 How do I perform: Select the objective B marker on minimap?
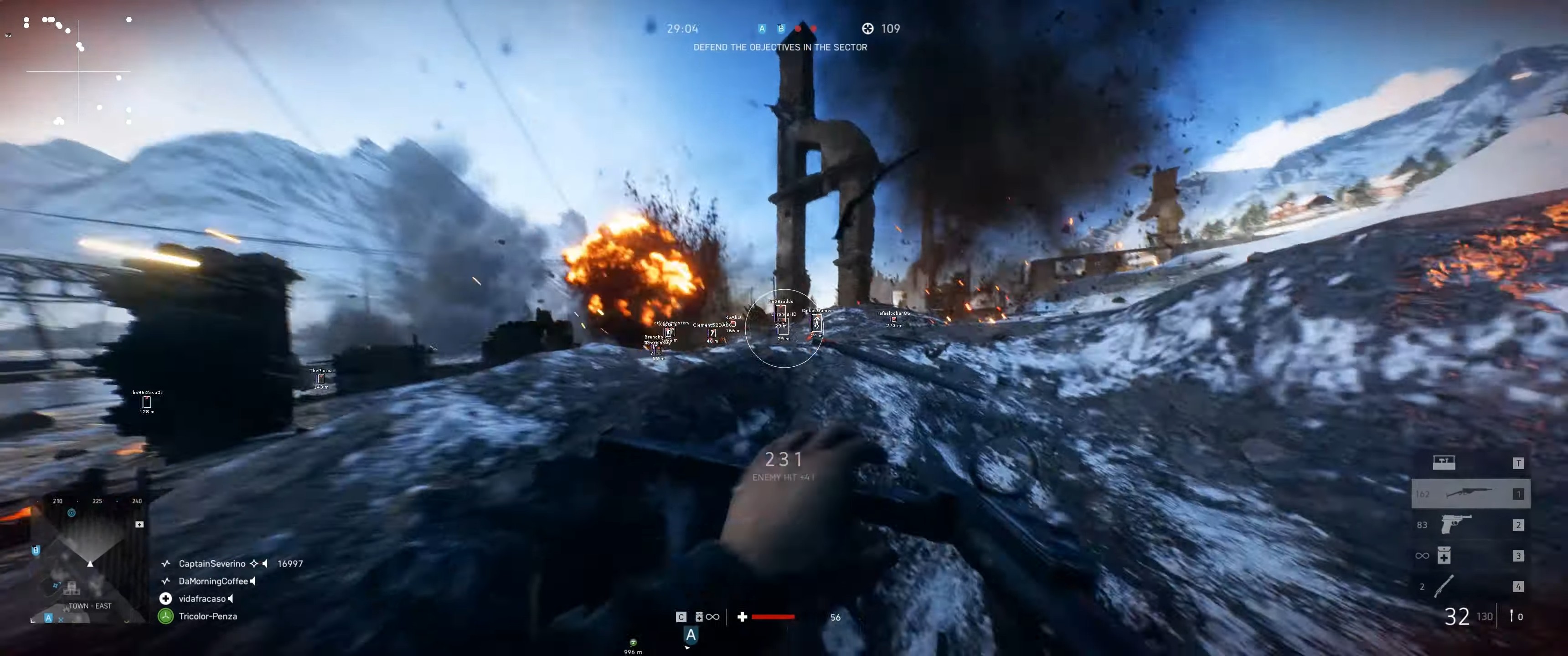coord(36,550)
